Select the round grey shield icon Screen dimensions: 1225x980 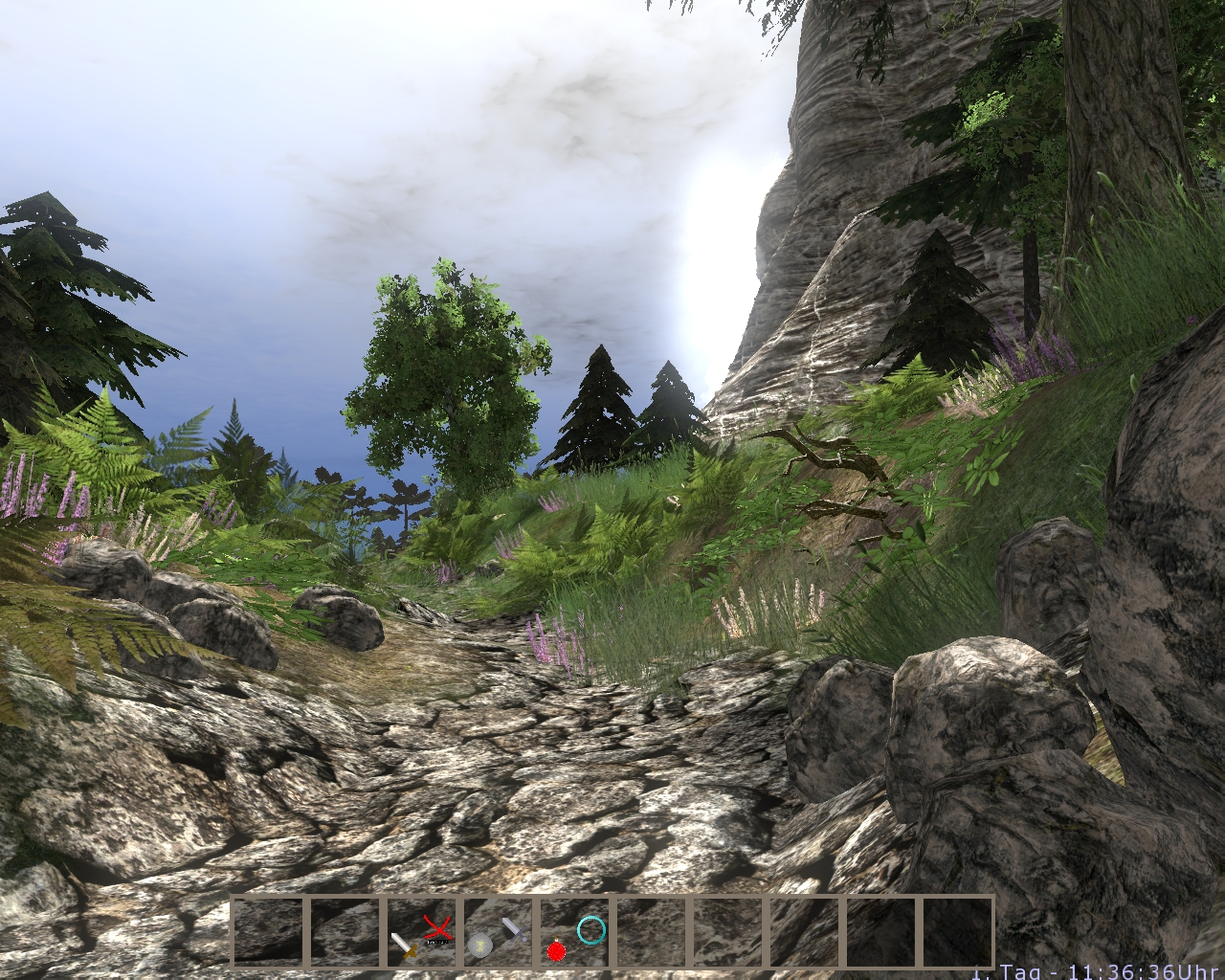pyautogui.click(x=480, y=947)
